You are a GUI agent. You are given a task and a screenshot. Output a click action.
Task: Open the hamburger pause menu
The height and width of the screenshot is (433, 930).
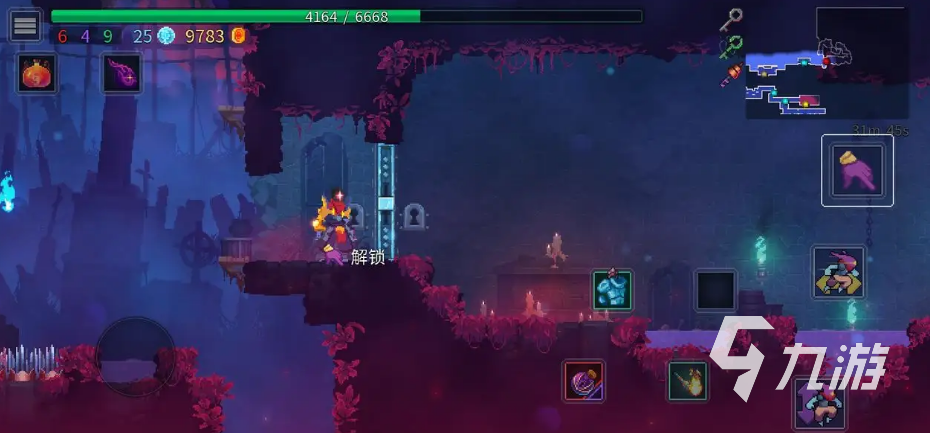[x=25, y=25]
